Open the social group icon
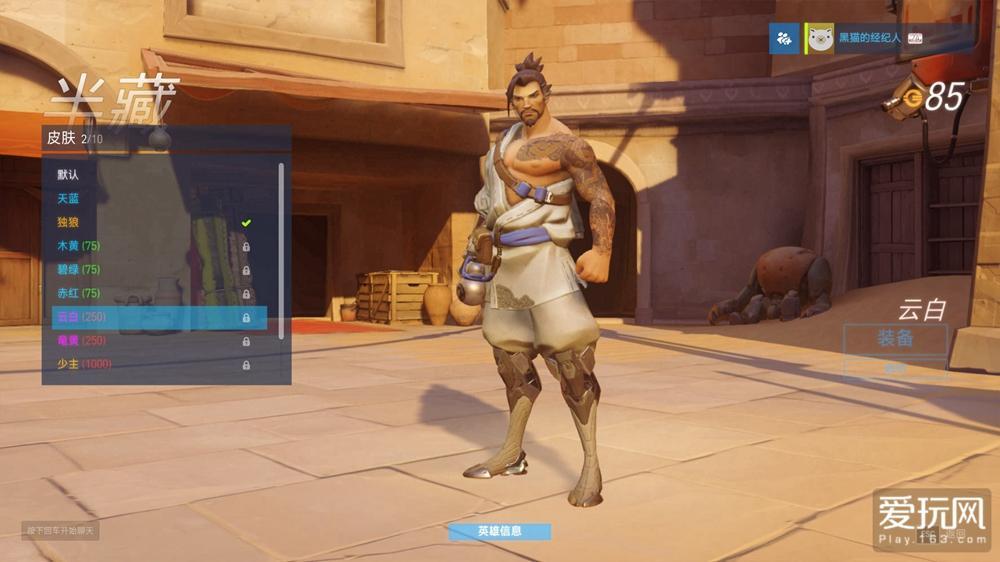The width and height of the screenshot is (1000, 562). [x=784, y=39]
